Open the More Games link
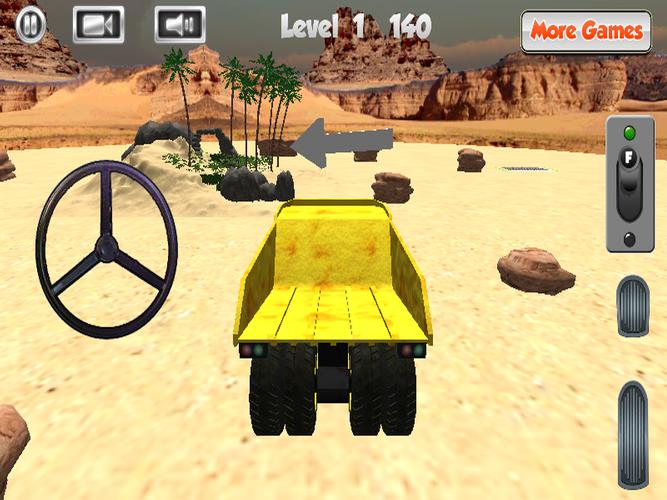Viewport: 667px width, 500px height. (586, 31)
